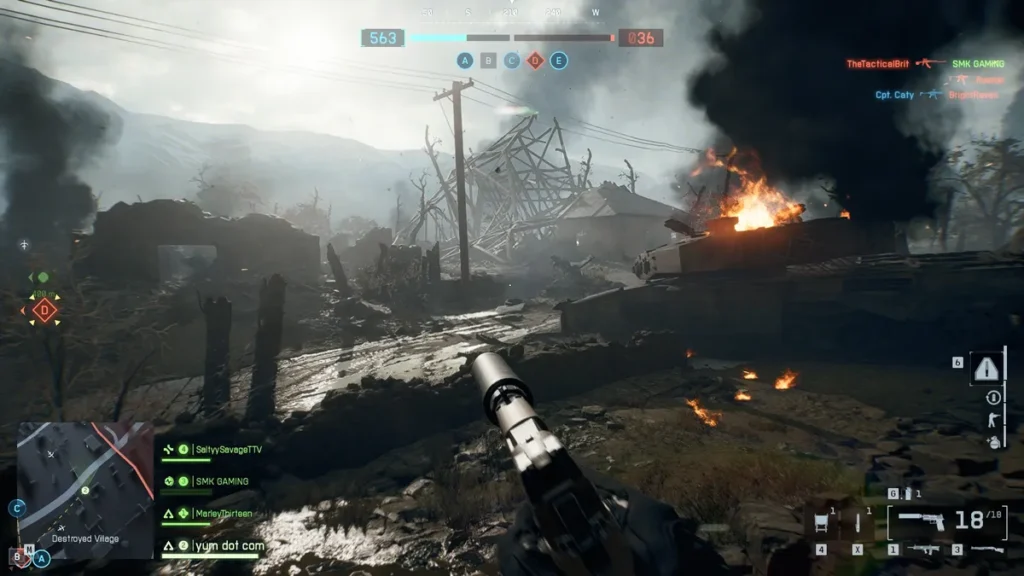The height and width of the screenshot is (576, 1024).
Task: Click the objective C marker on minimap edge
Action: coord(16,508)
